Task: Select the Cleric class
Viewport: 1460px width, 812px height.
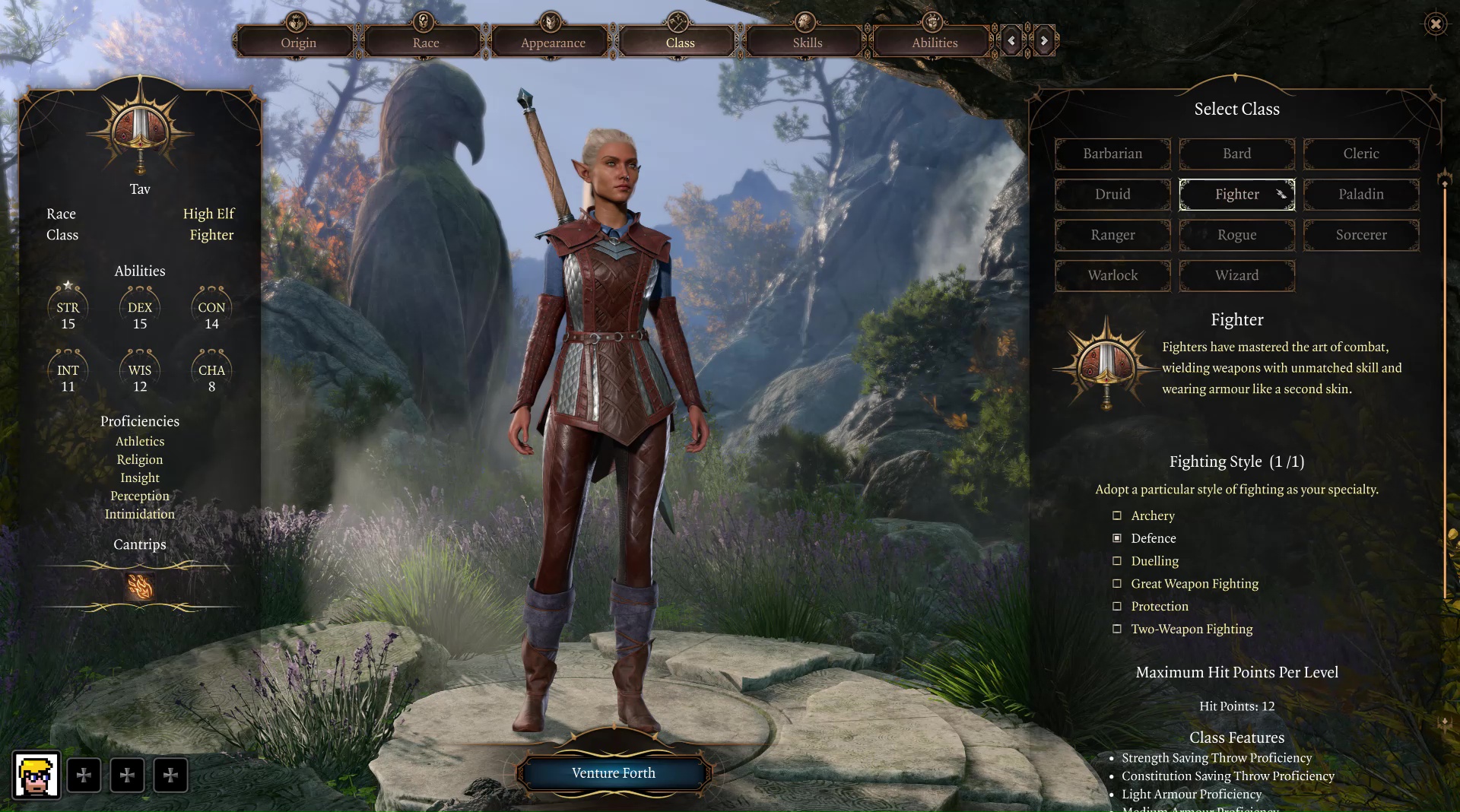Action: tap(1360, 154)
